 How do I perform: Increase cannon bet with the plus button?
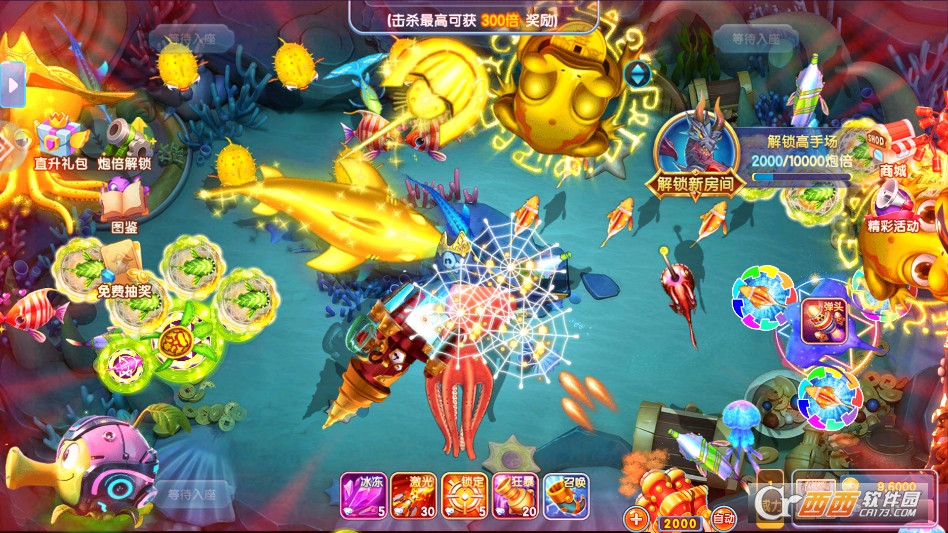coord(636,519)
